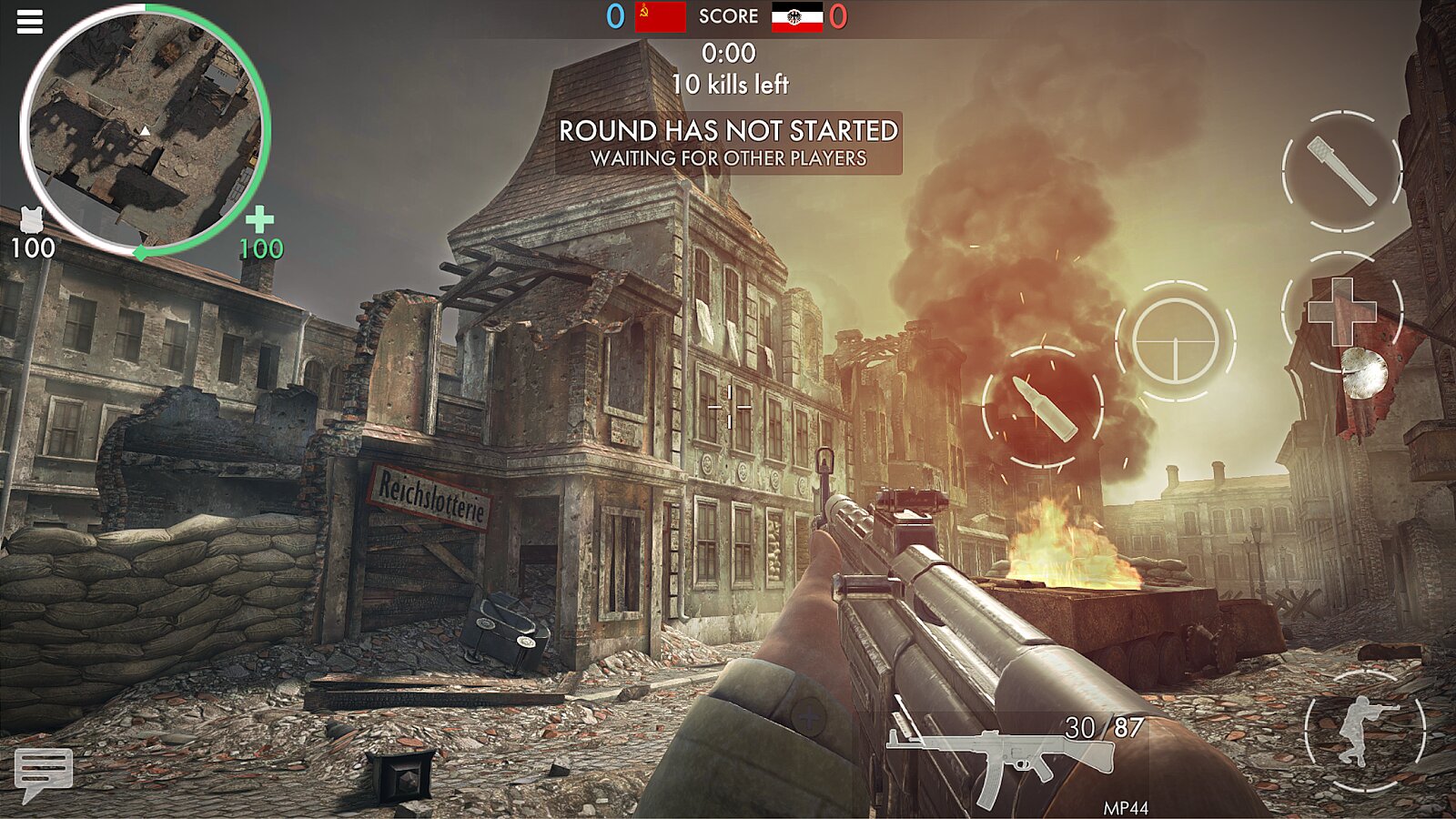The height and width of the screenshot is (819, 1456).
Task: Open the chat message box
Action: pos(43,772)
